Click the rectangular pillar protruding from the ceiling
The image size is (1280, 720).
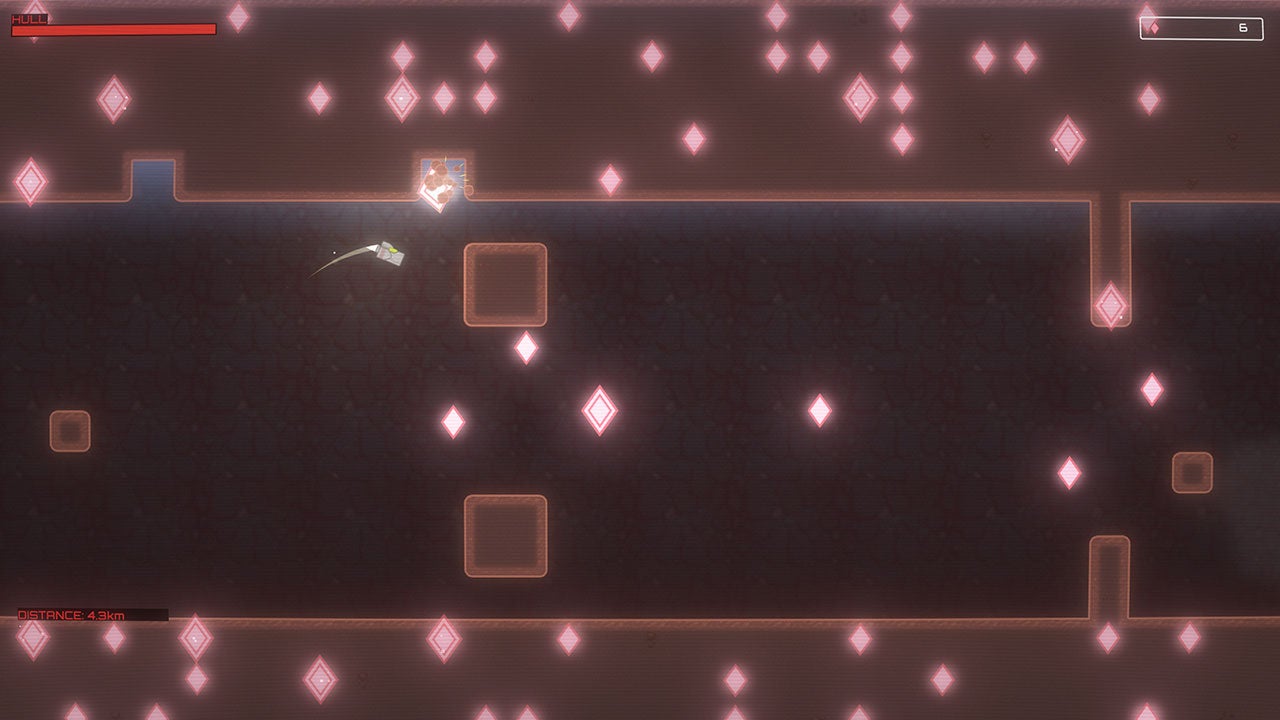point(1110,250)
